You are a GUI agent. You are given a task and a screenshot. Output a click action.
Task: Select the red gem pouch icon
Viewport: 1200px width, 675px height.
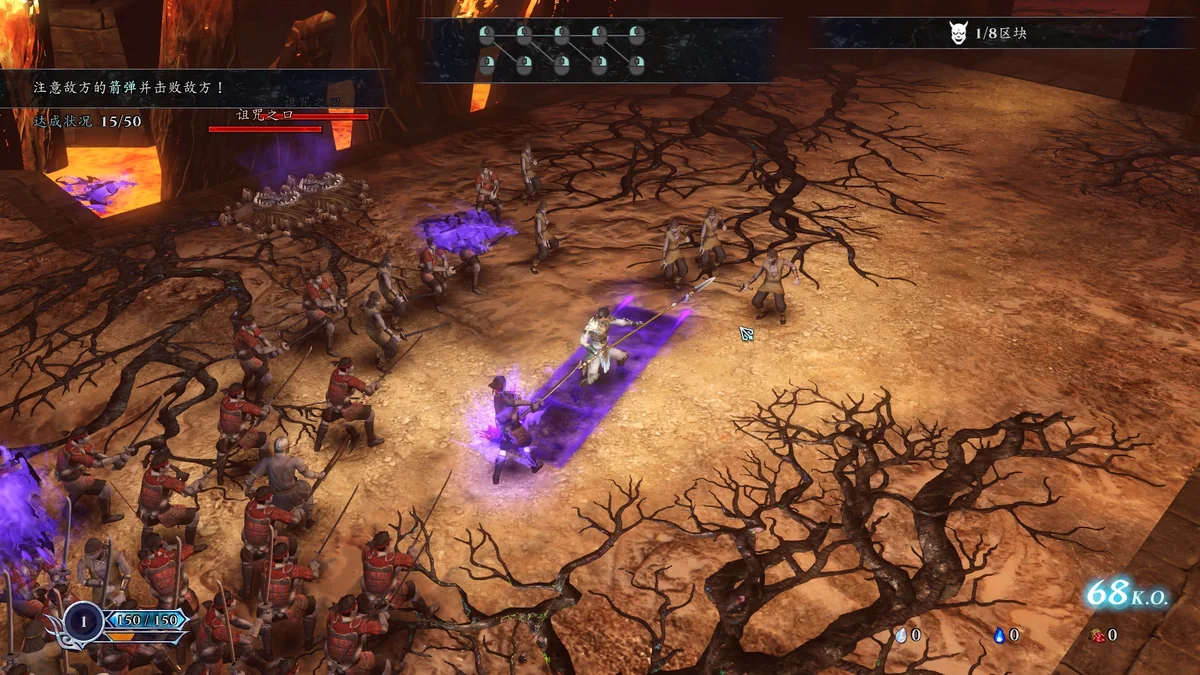[x=1096, y=635]
